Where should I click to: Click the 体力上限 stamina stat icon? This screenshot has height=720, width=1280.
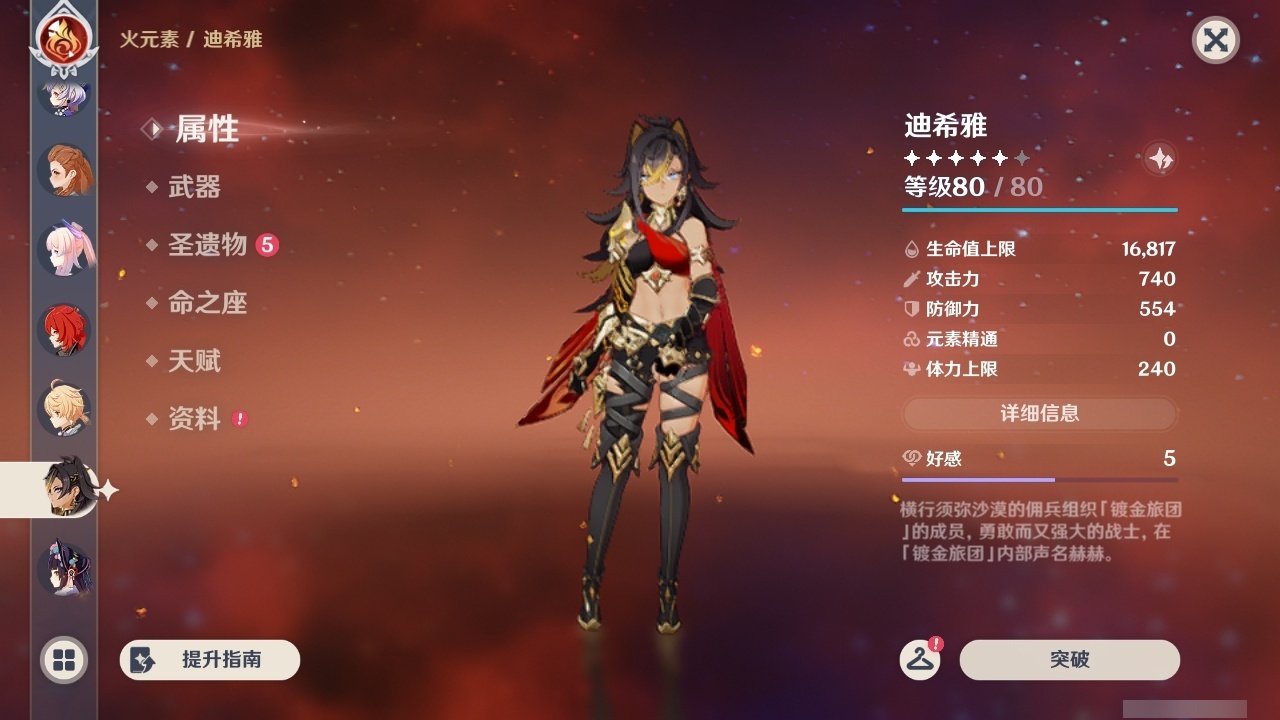tap(911, 368)
